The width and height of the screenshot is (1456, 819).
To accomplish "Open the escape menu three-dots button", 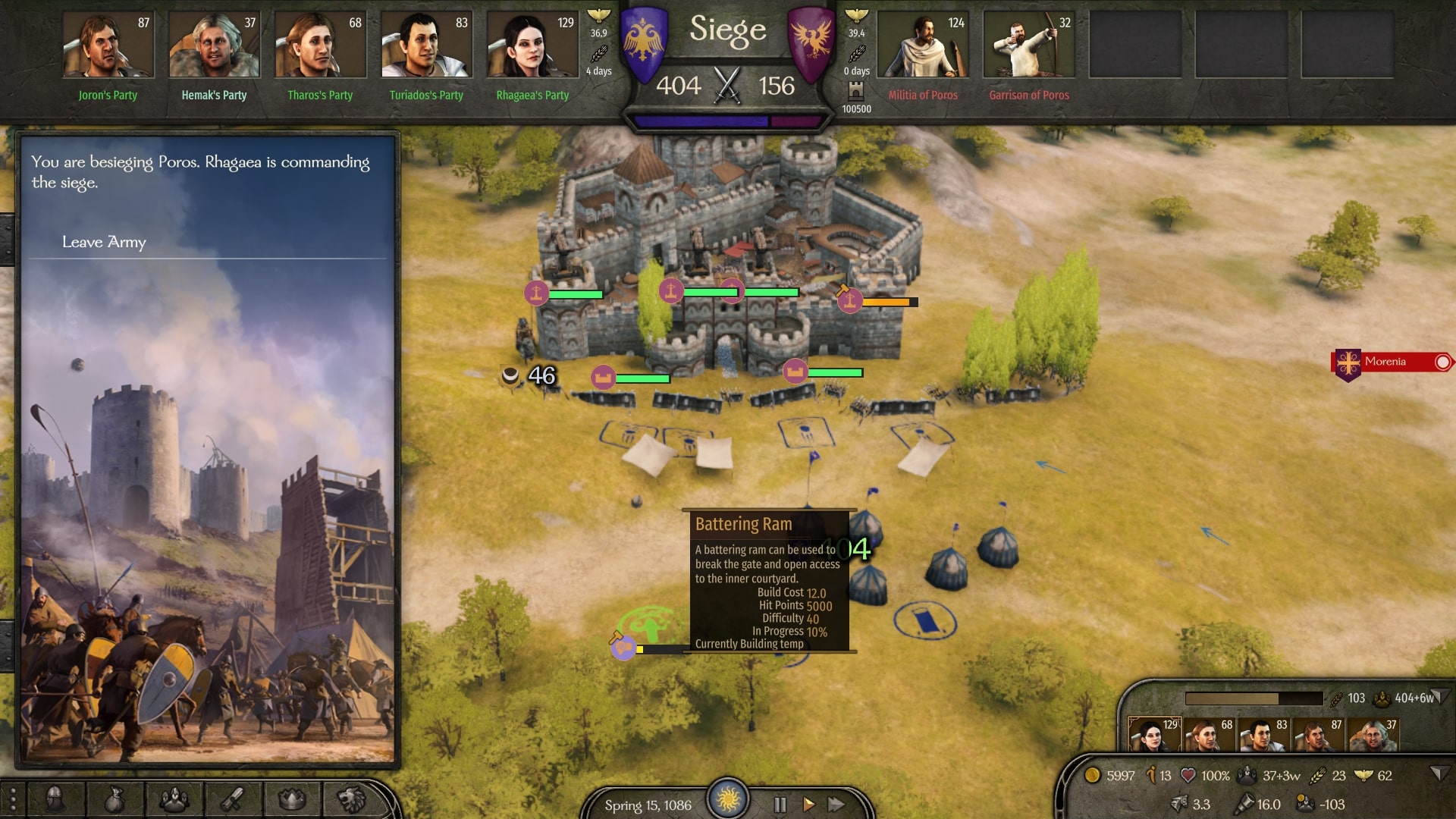I will pos(12,799).
